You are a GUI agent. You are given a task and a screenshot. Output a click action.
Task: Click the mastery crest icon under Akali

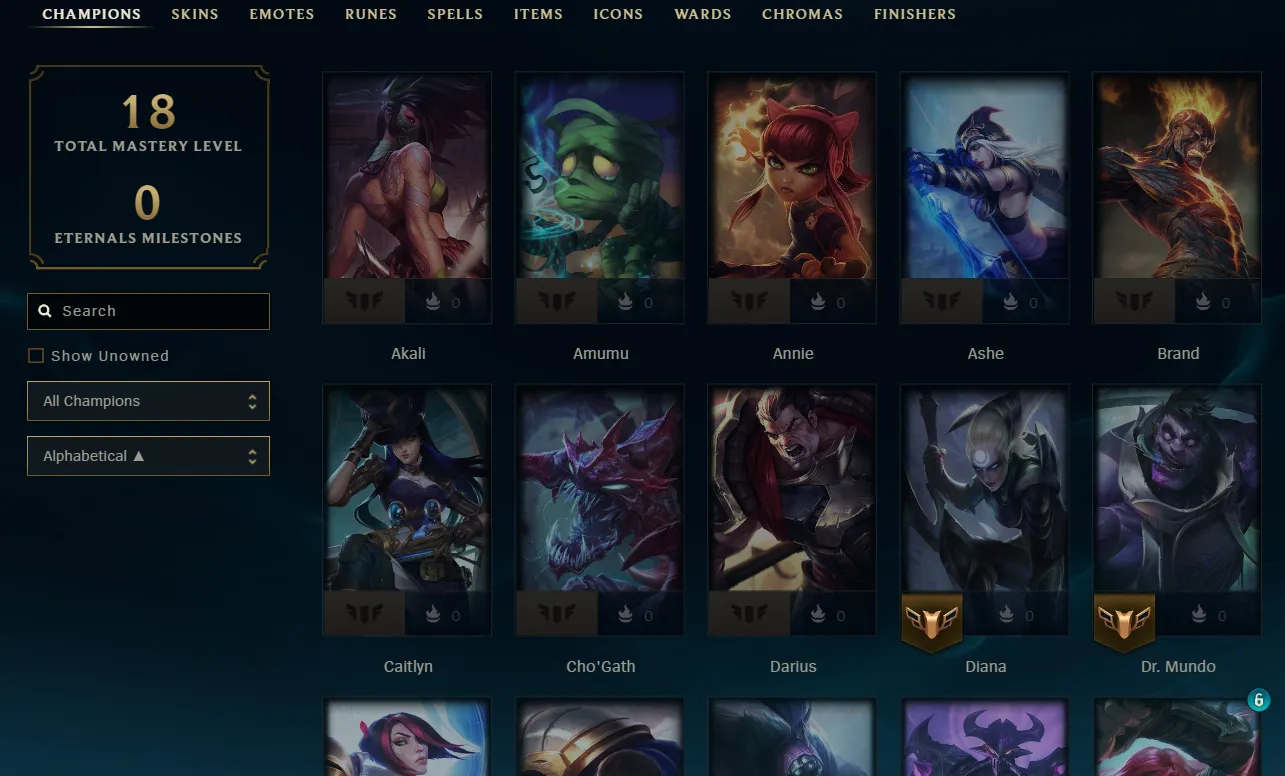click(x=363, y=301)
